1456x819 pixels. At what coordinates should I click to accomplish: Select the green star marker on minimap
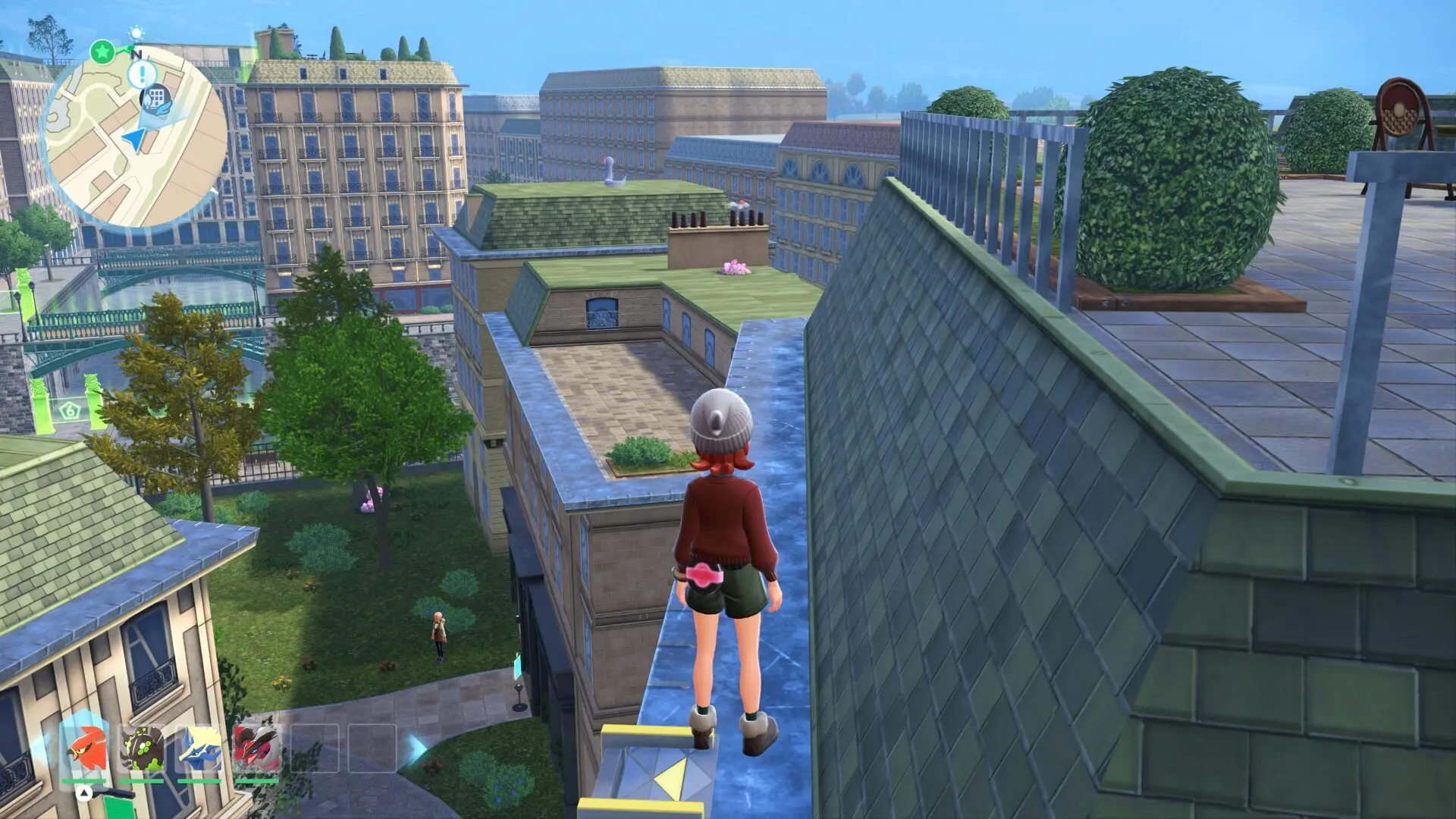102,52
